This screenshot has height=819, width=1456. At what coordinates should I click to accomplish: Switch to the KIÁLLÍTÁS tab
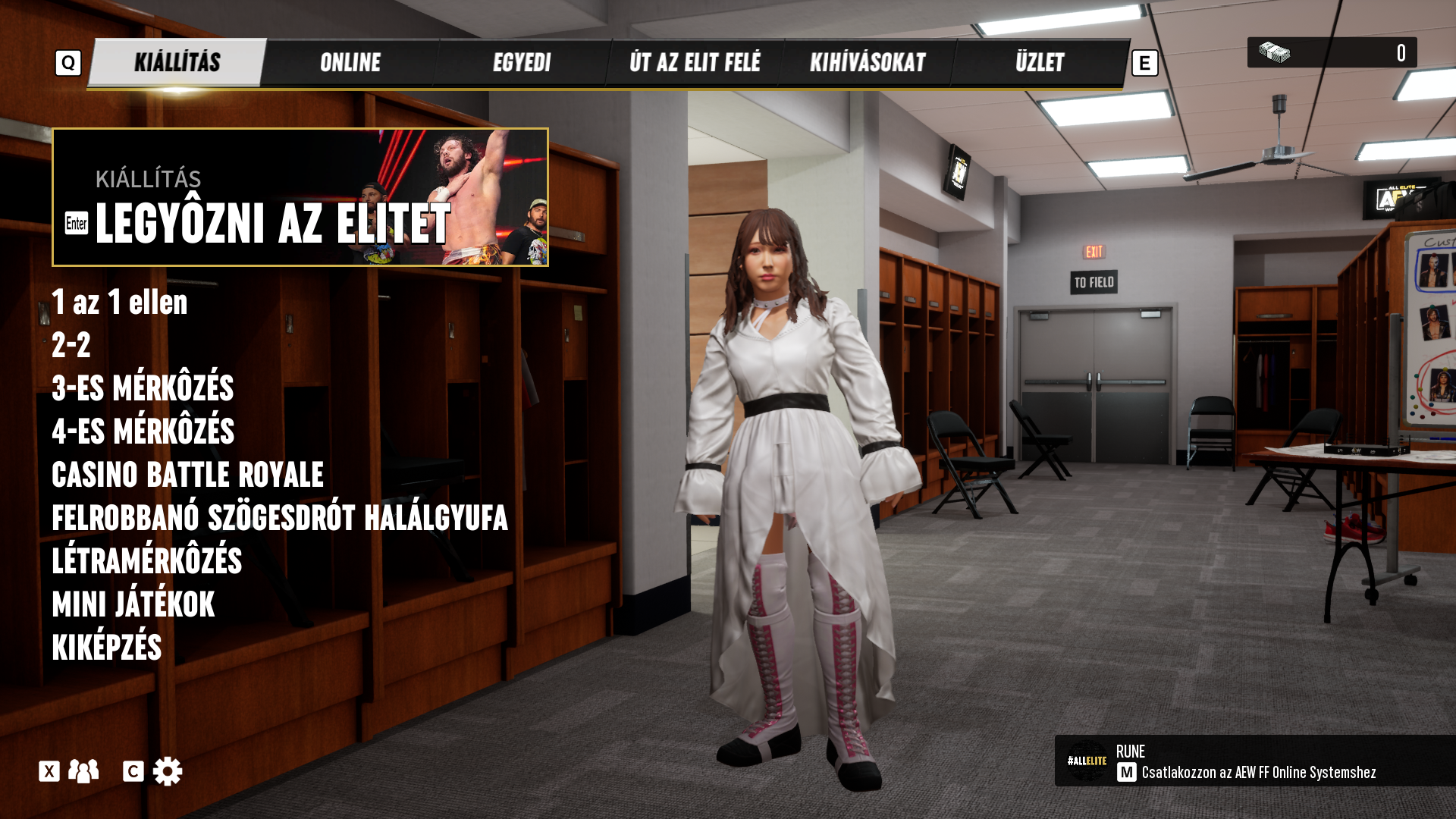tap(177, 63)
